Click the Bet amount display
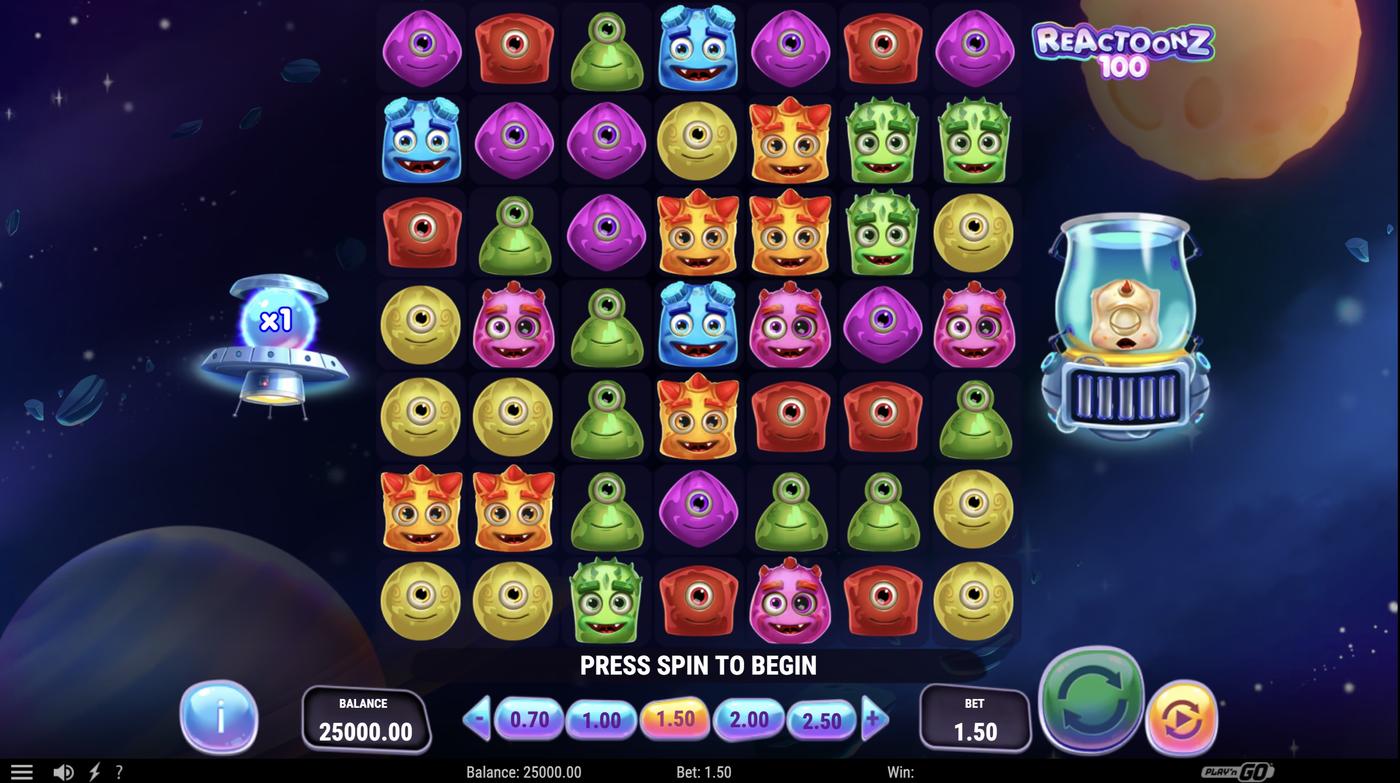The height and width of the screenshot is (783, 1400). (974, 718)
